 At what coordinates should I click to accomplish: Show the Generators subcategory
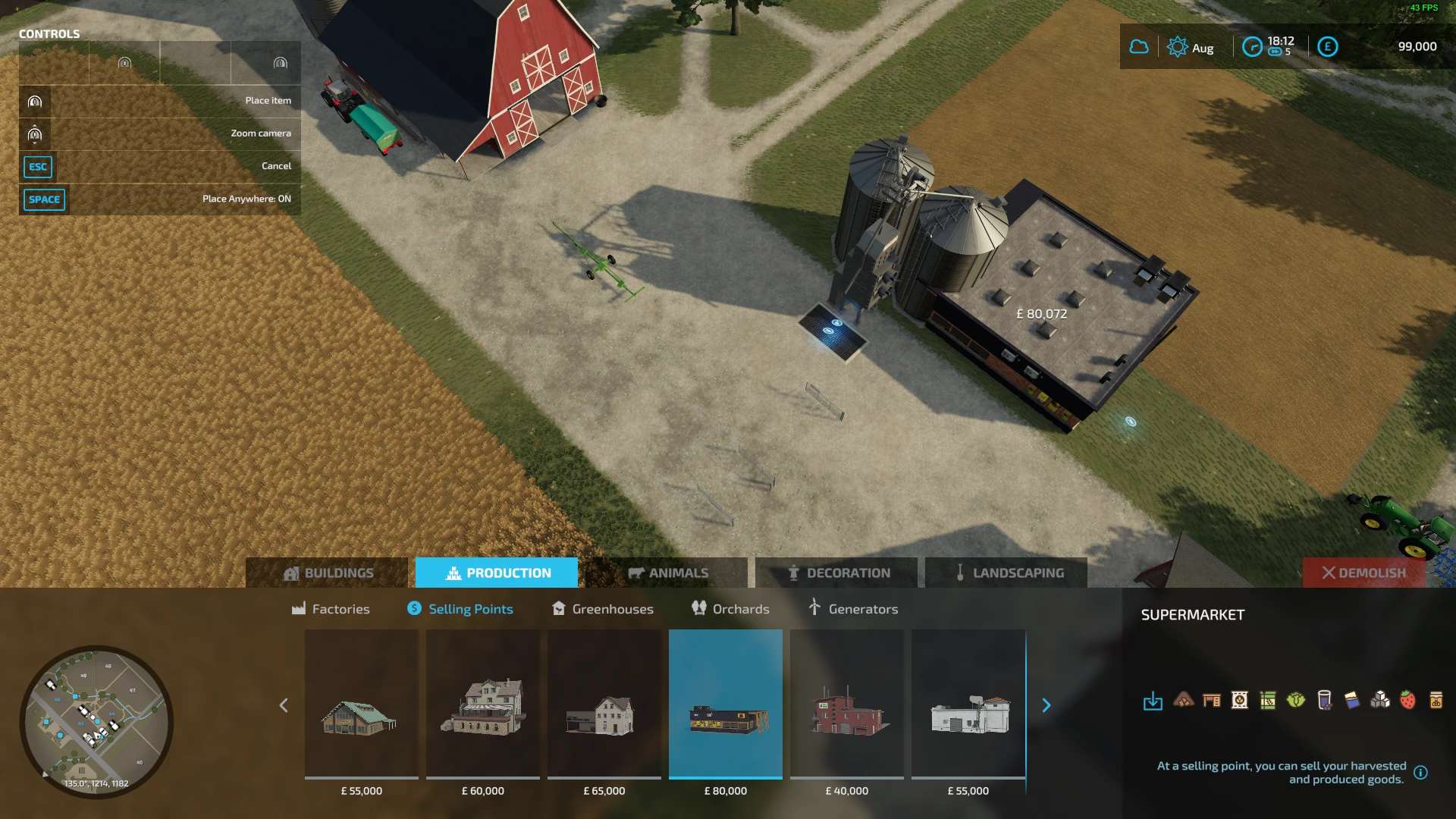click(853, 609)
